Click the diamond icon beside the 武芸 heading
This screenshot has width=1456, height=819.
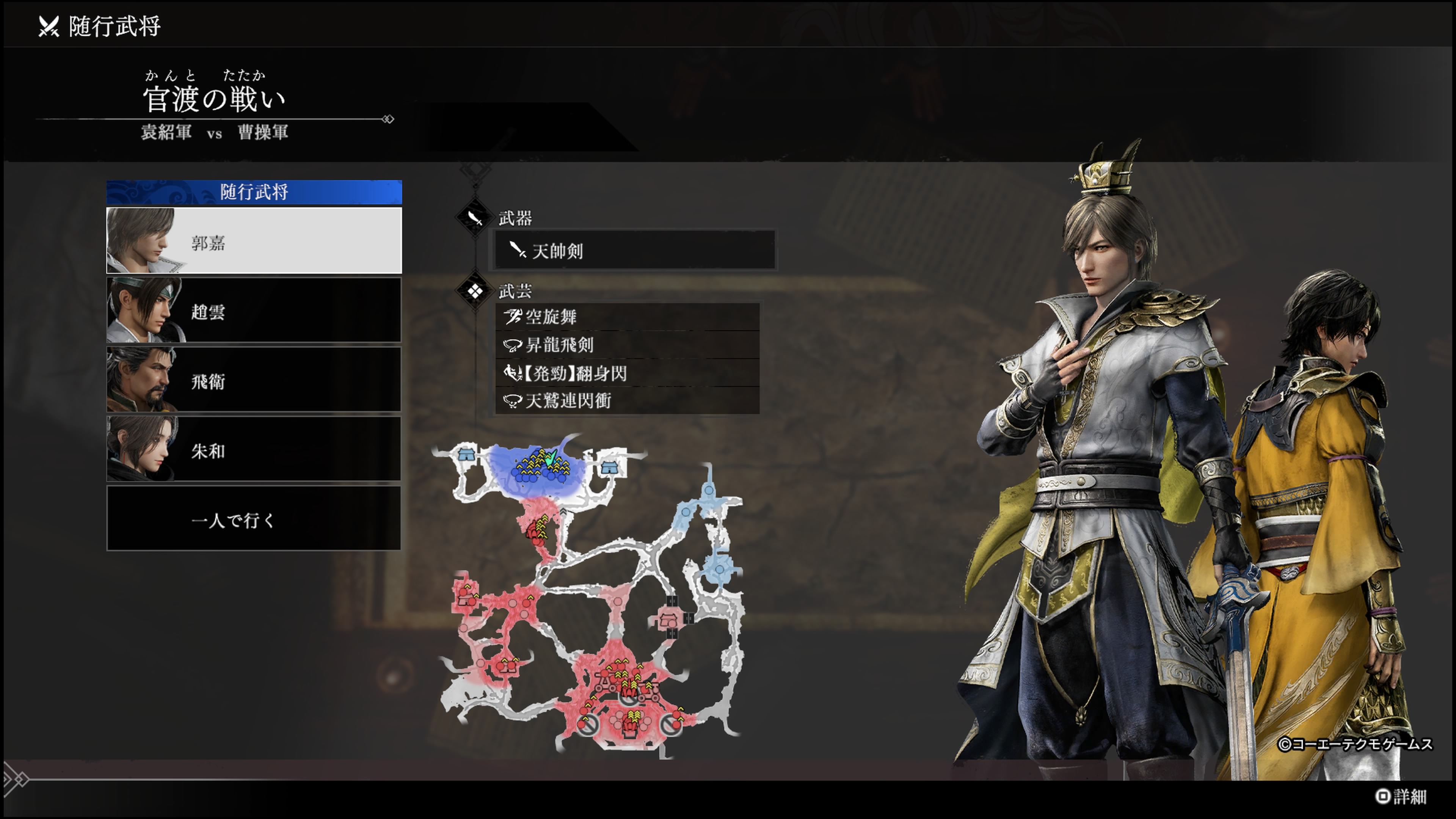[x=475, y=291]
